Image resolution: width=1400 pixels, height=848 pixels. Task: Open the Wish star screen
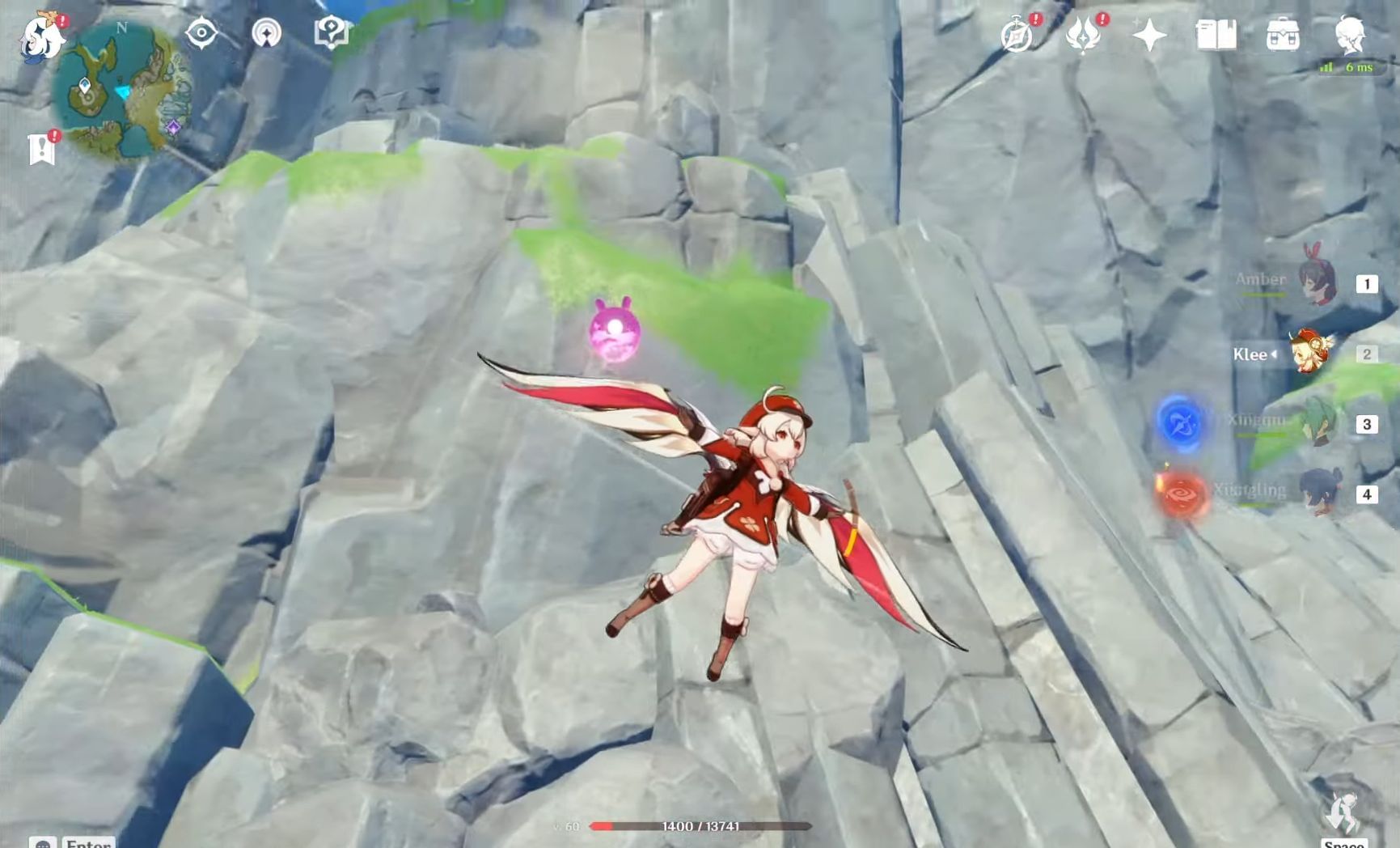click(x=1152, y=34)
